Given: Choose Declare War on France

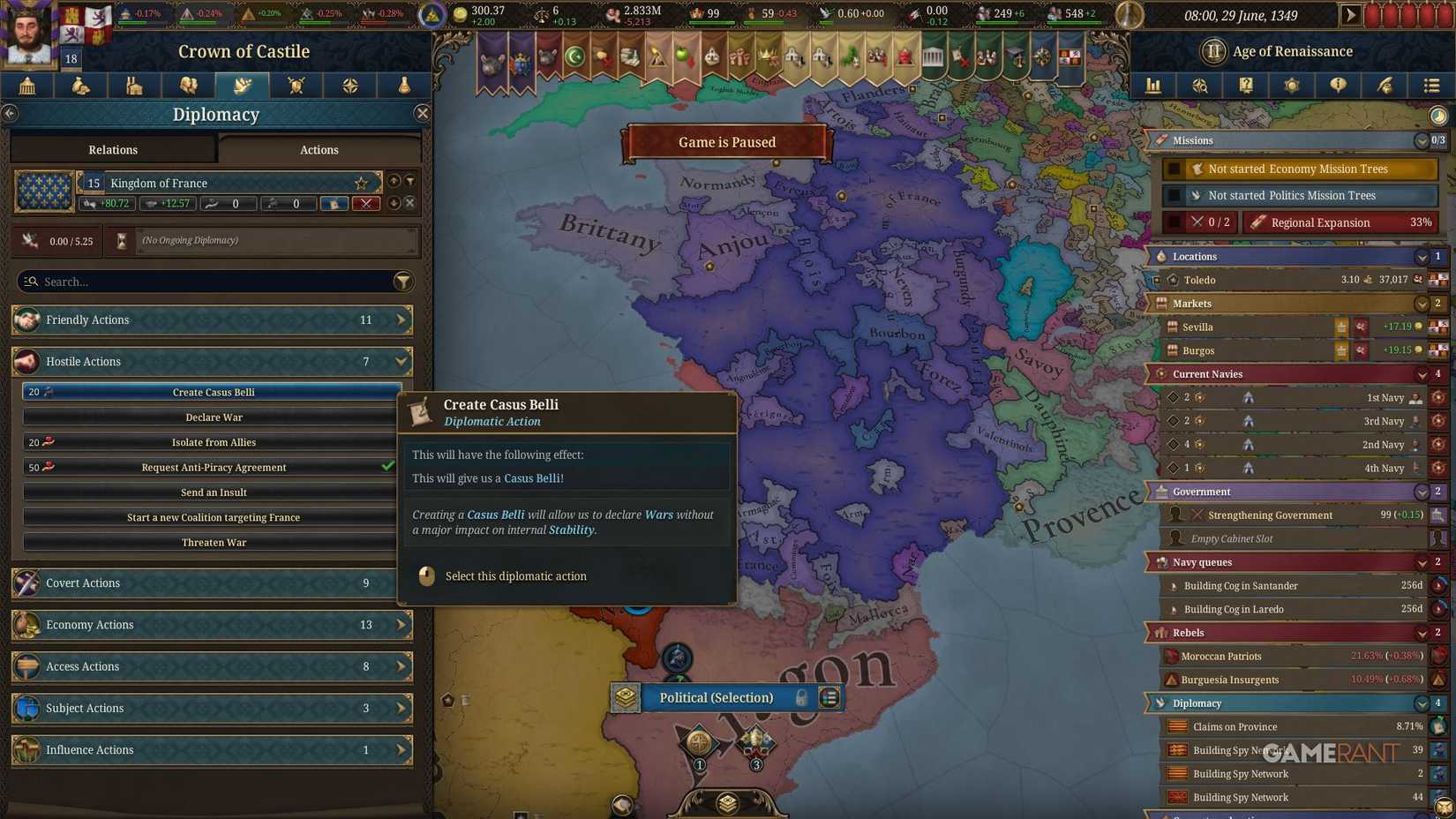Looking at the screenshot, I should (x=214, y=417).
